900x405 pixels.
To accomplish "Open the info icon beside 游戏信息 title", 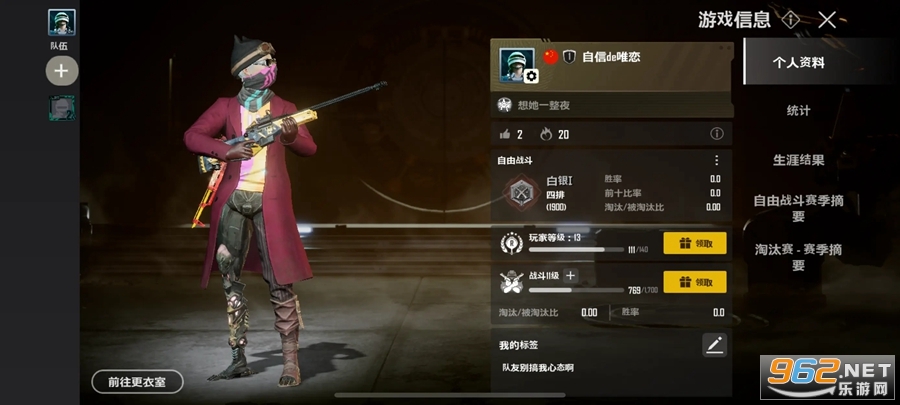I will point(791,19).
